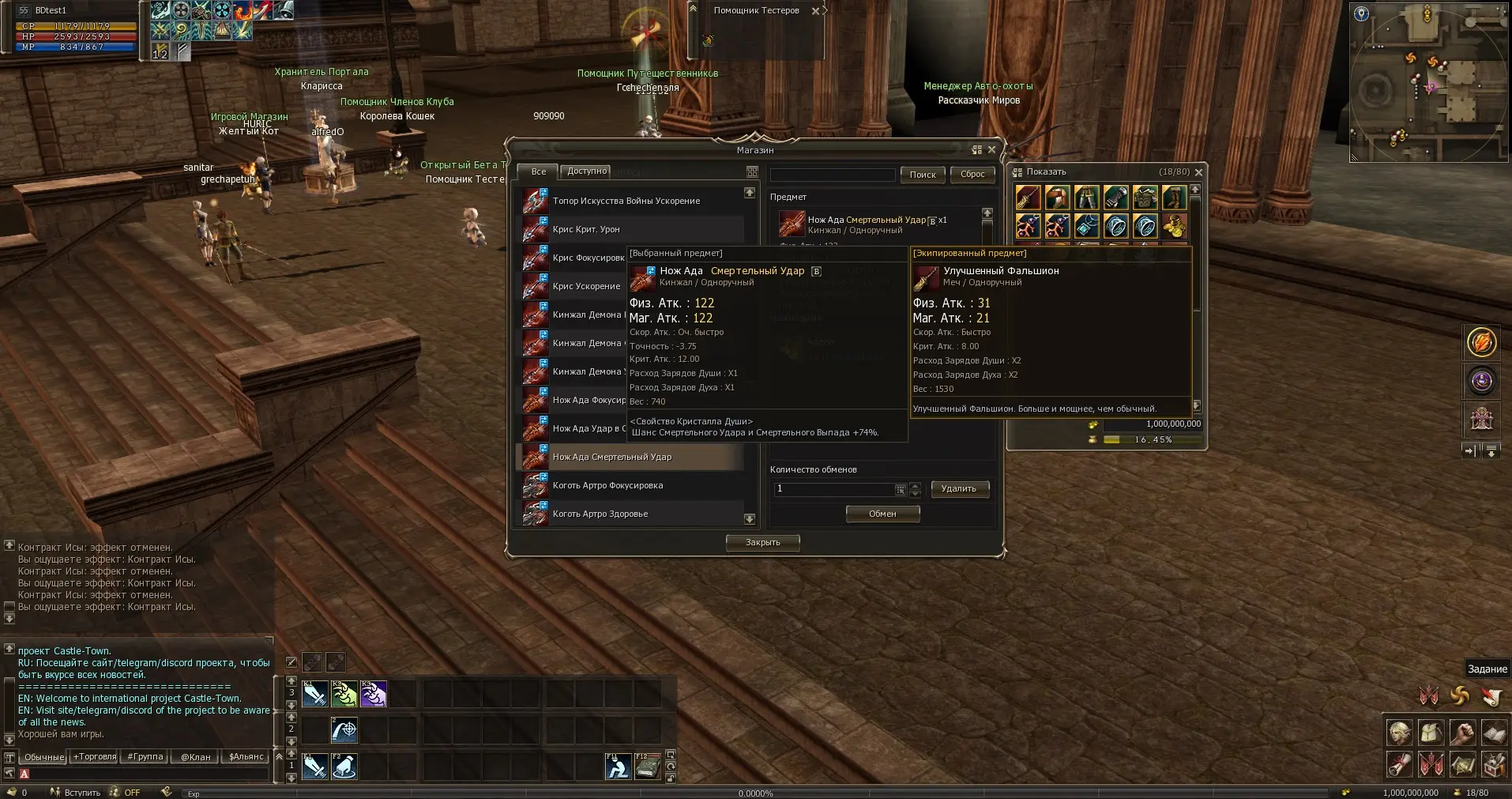Switch chat to the @Клан tab

point(196,756)
